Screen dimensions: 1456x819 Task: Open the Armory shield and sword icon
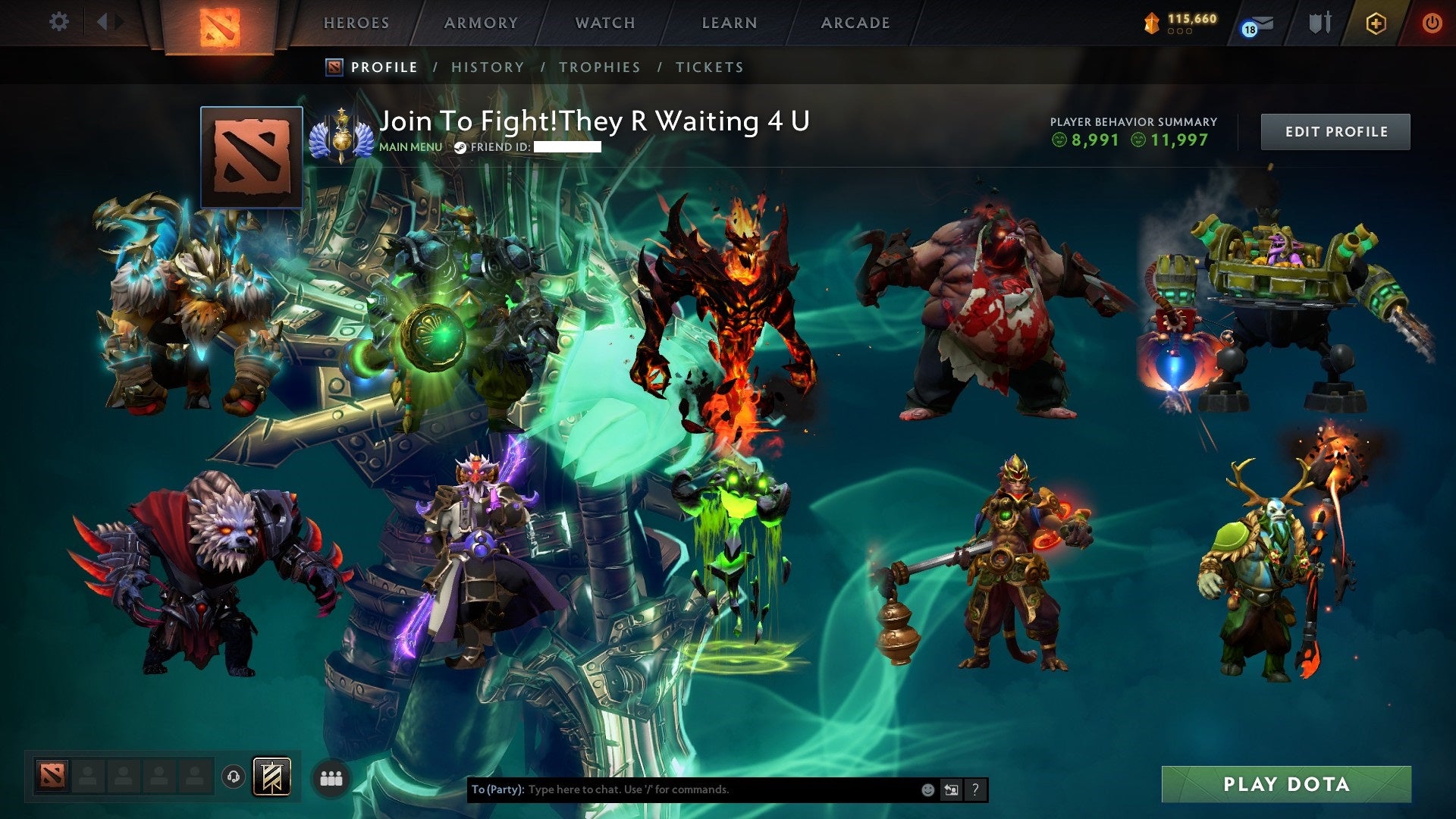coord(1319,24)
